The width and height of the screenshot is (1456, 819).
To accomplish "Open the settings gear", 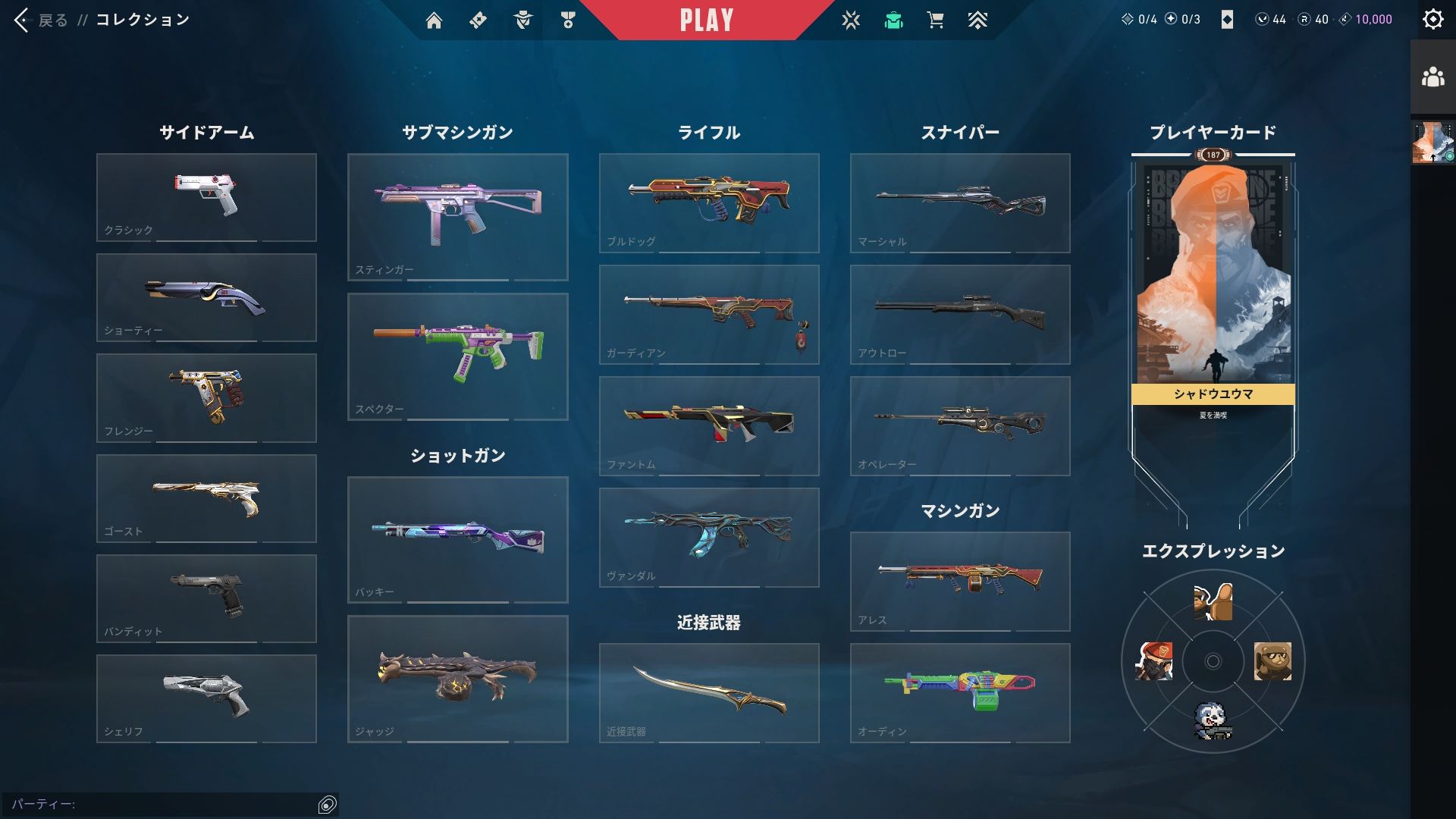I will 1432,20.
